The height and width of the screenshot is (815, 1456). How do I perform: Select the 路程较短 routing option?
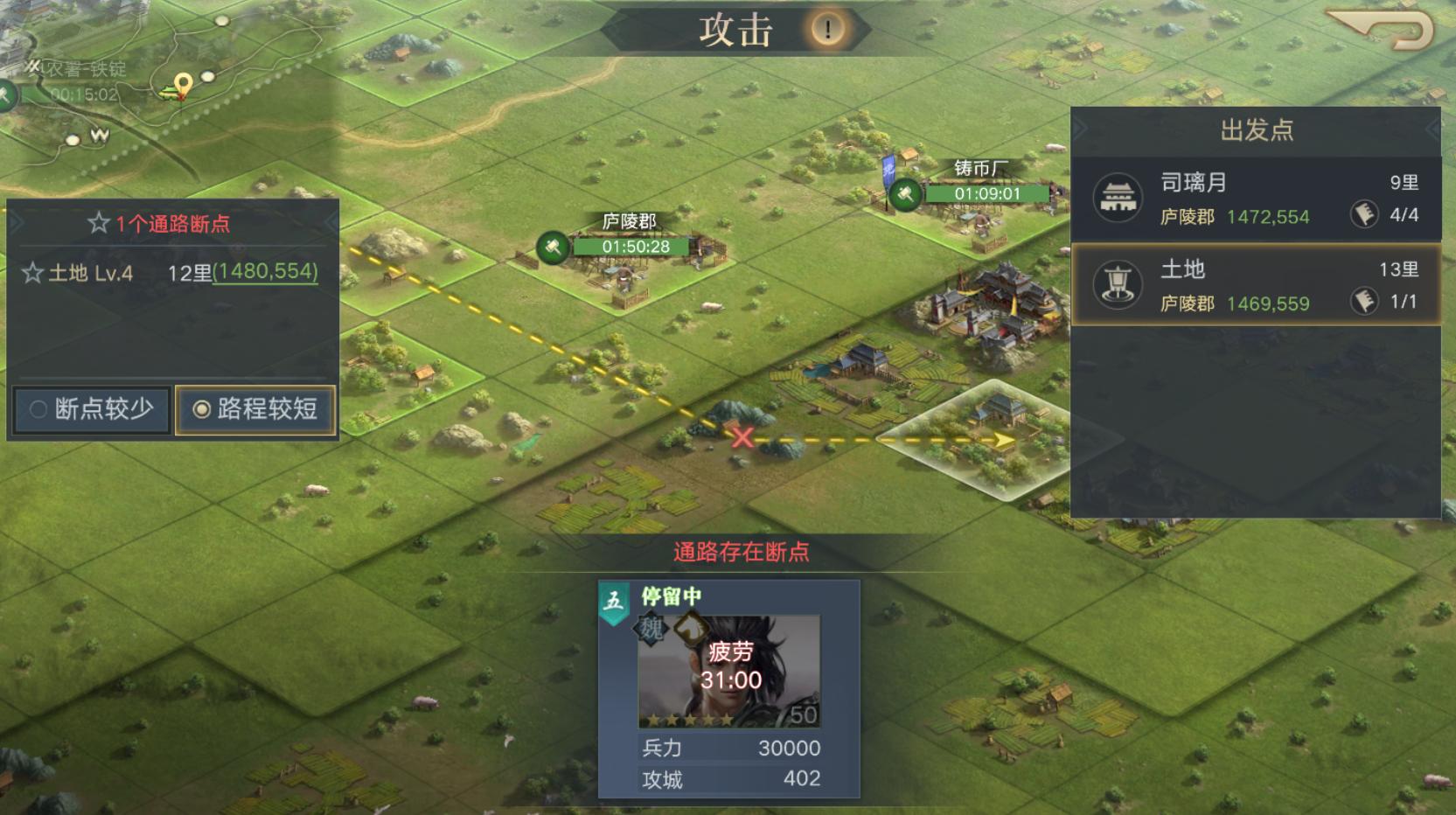click(x=254, y=408)
